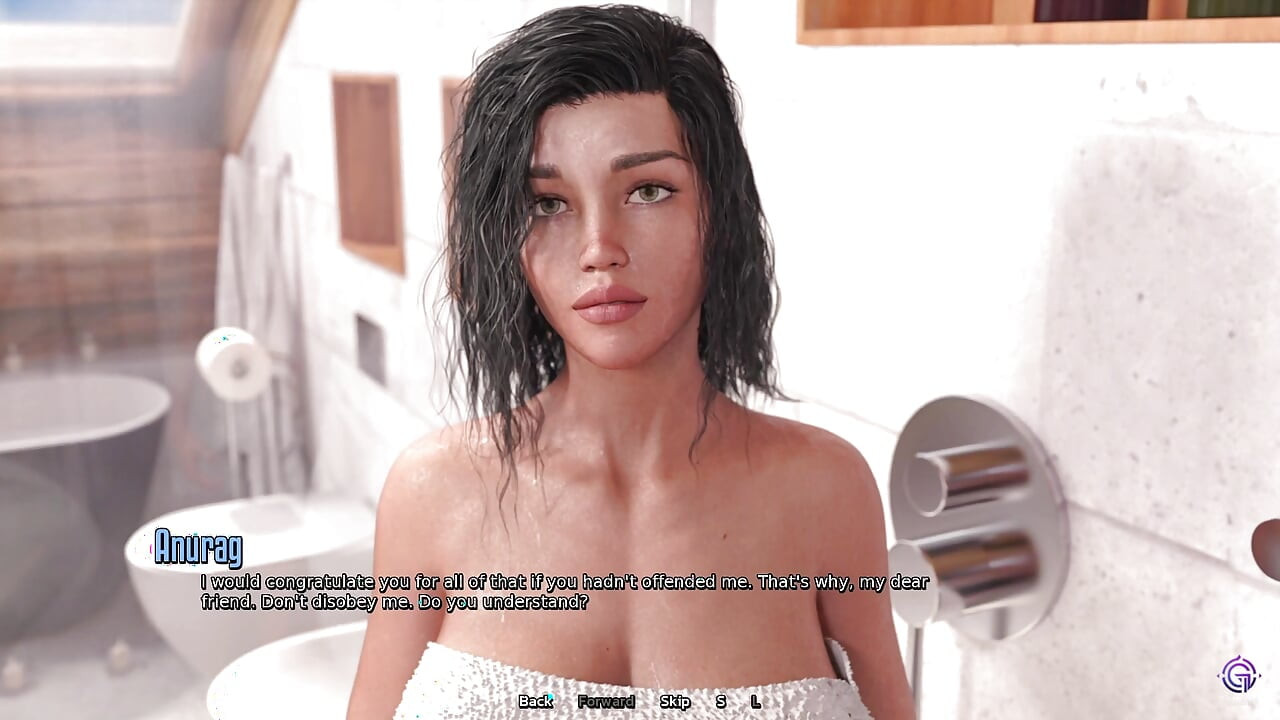Click the small arrow left of the GT logo
This screenshot has width=1280, height=720.
1218,675
